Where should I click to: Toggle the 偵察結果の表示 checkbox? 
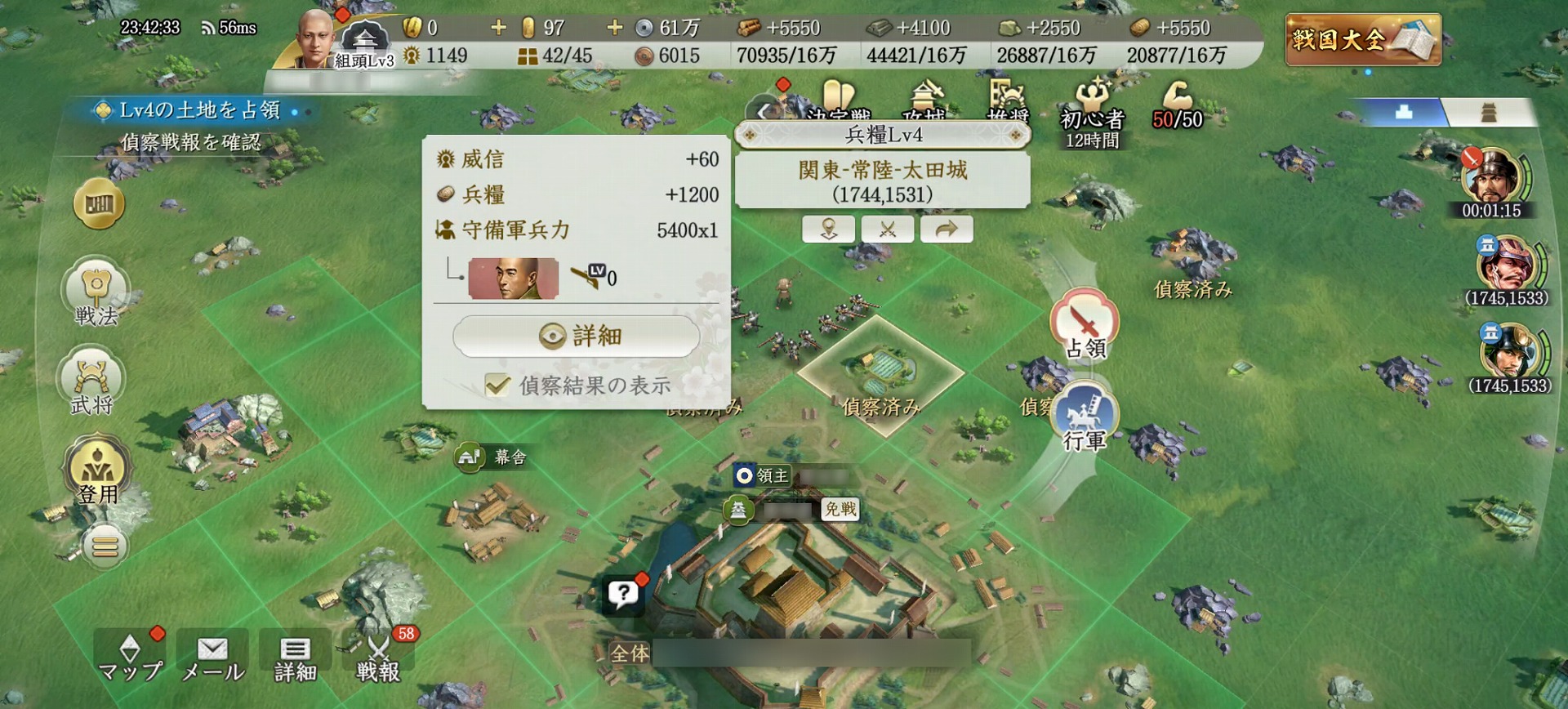497,385
